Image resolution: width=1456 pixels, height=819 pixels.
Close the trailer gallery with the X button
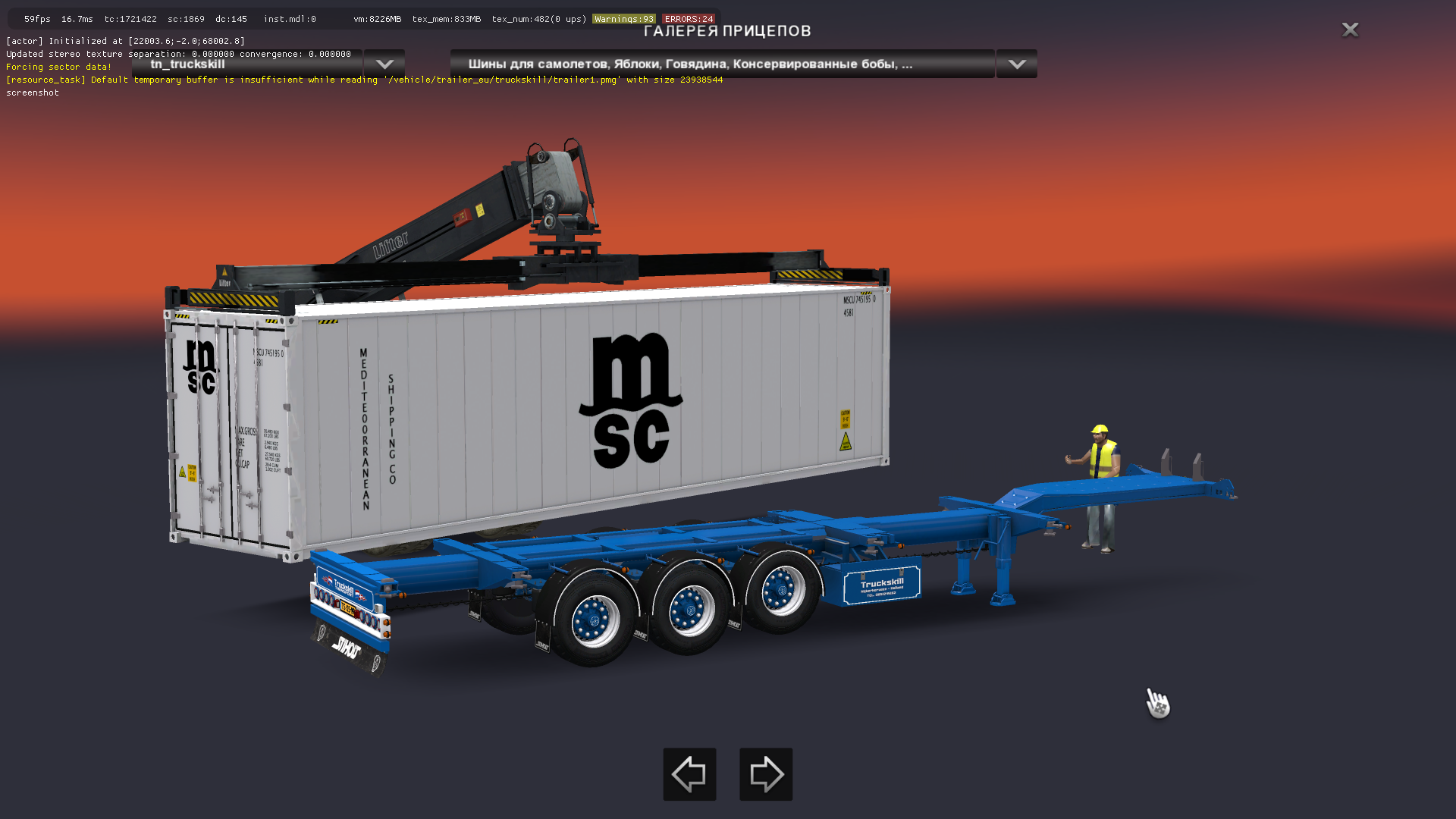1351,30
